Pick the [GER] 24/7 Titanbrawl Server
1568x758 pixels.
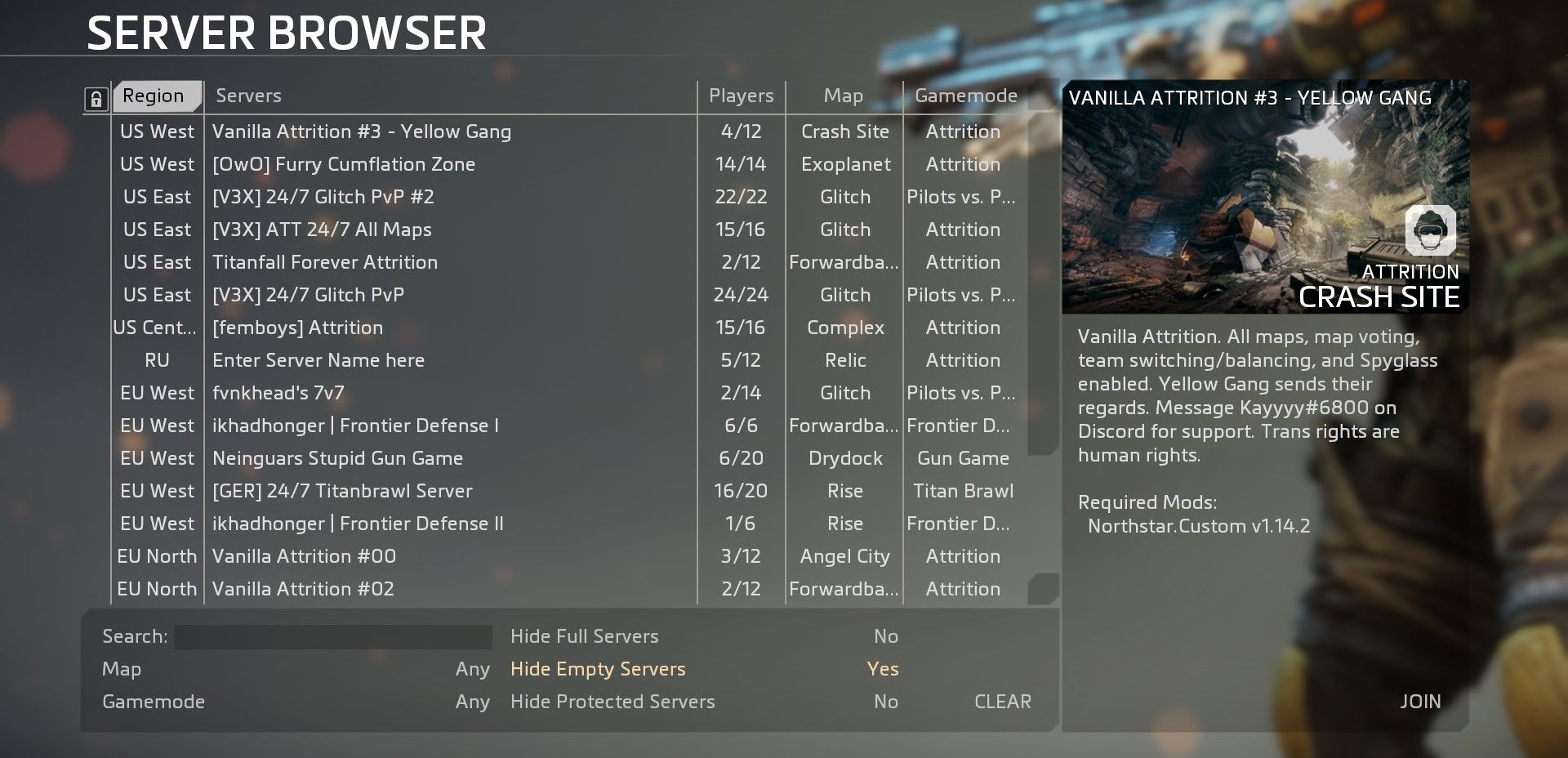pyautogui.click(x=342, y=491)
